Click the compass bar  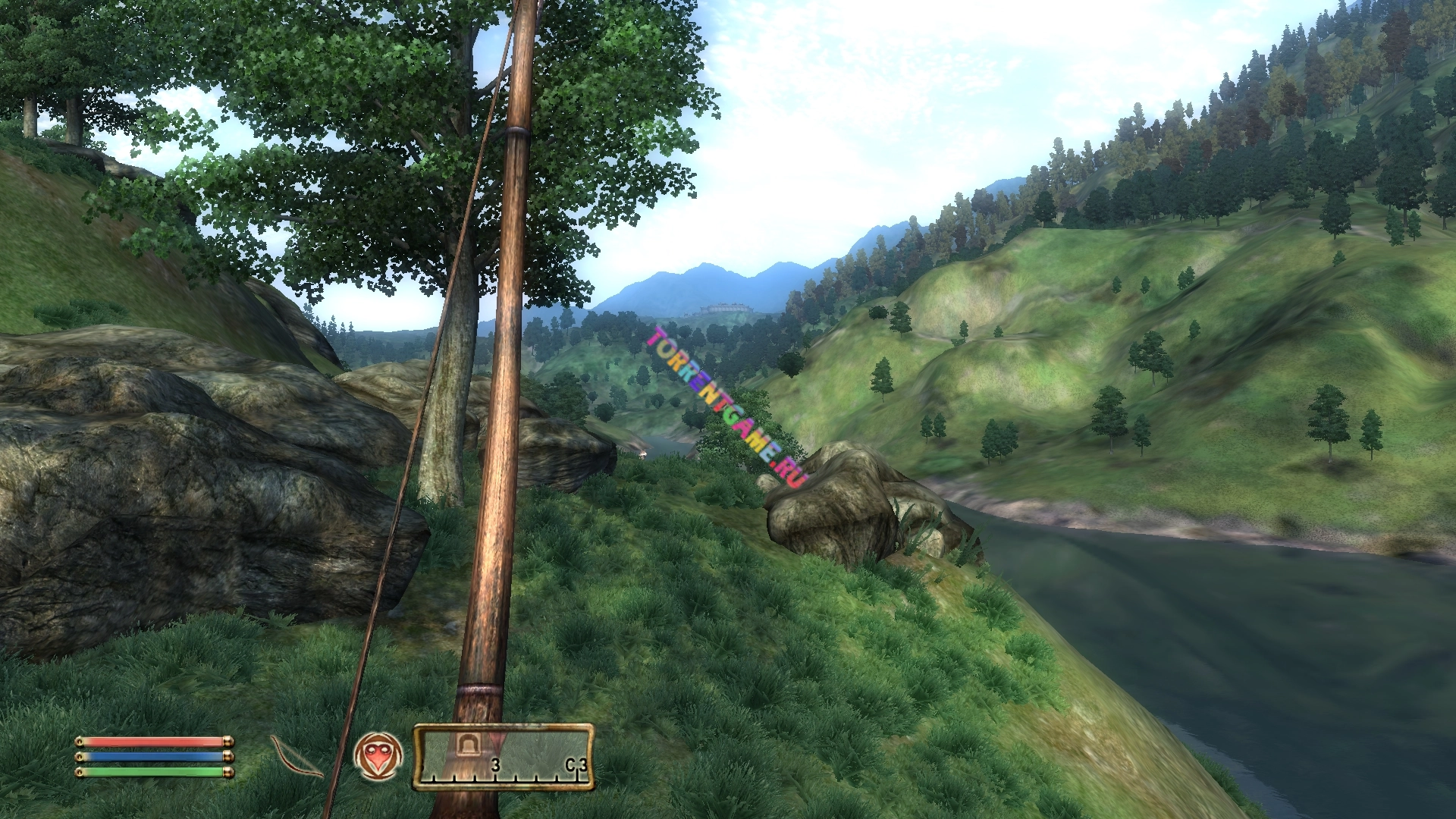click(504, 757)
